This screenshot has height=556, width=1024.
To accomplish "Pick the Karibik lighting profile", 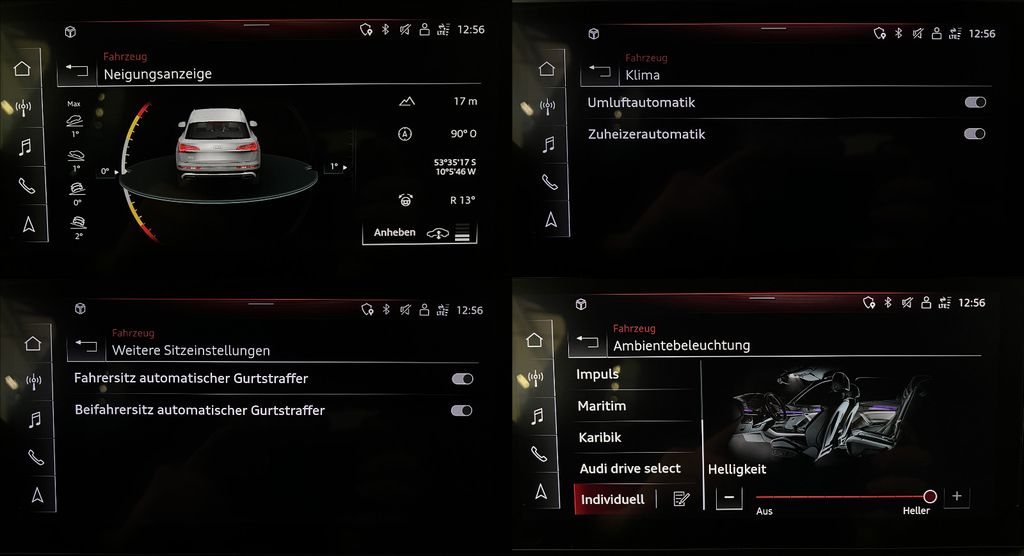I will [x=600, y=438].
